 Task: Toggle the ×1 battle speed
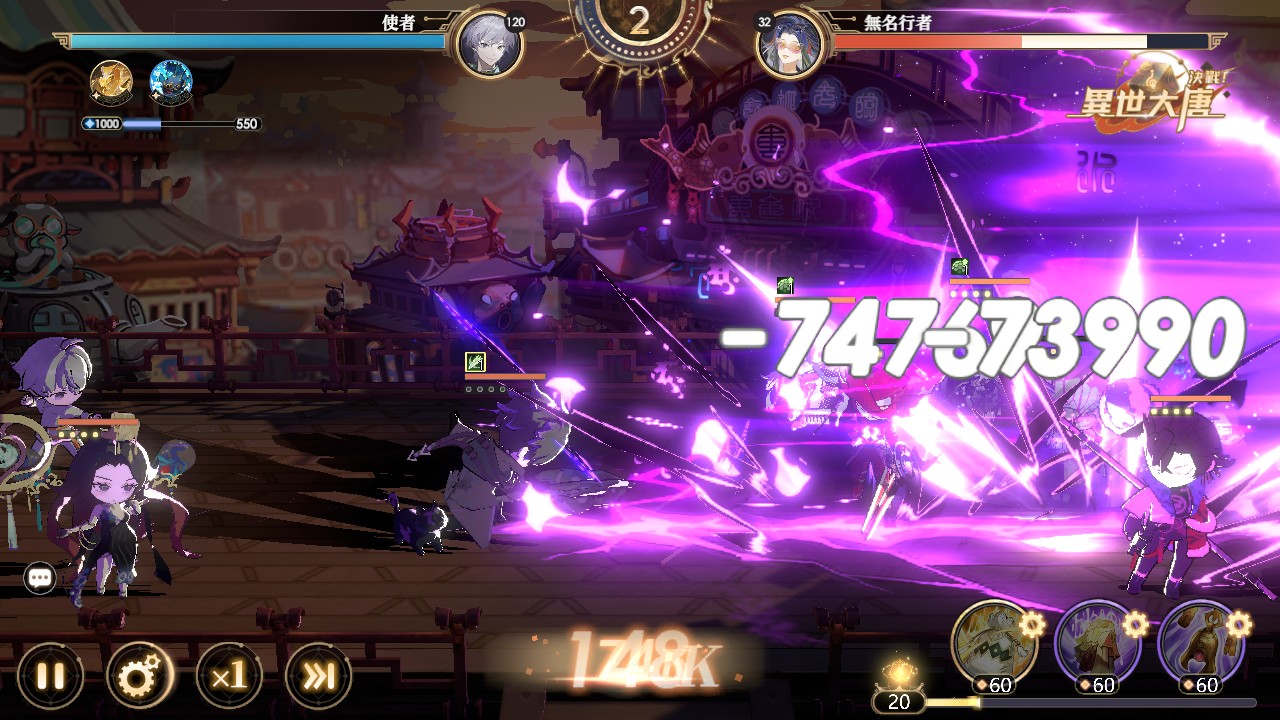tap(229, 676)
